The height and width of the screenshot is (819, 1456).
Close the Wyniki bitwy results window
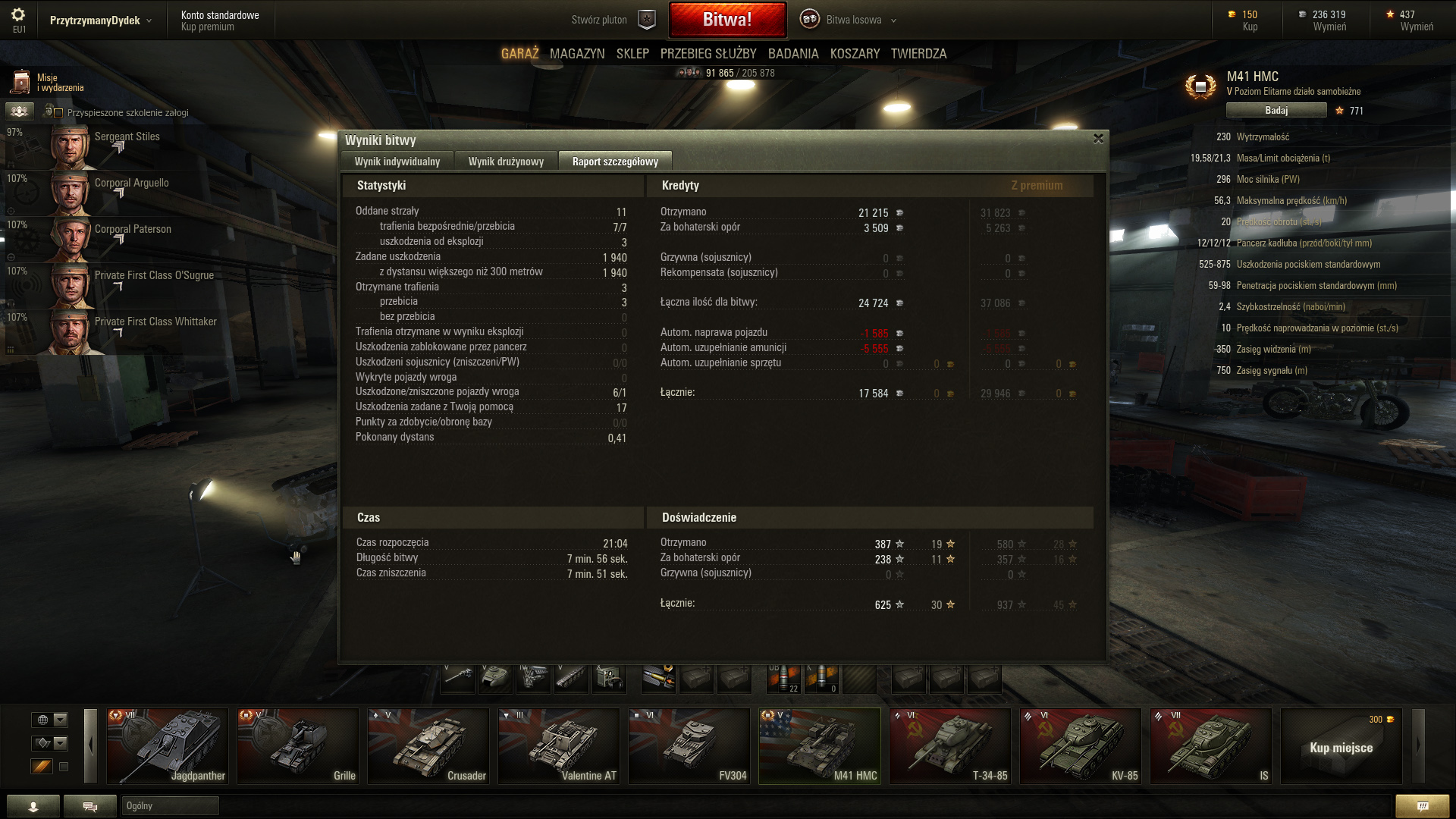[1098, 139]
